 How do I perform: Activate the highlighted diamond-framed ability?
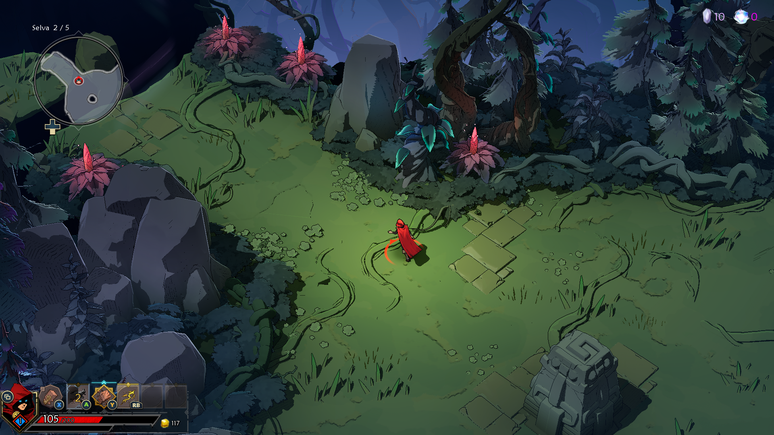pos(103,397)
